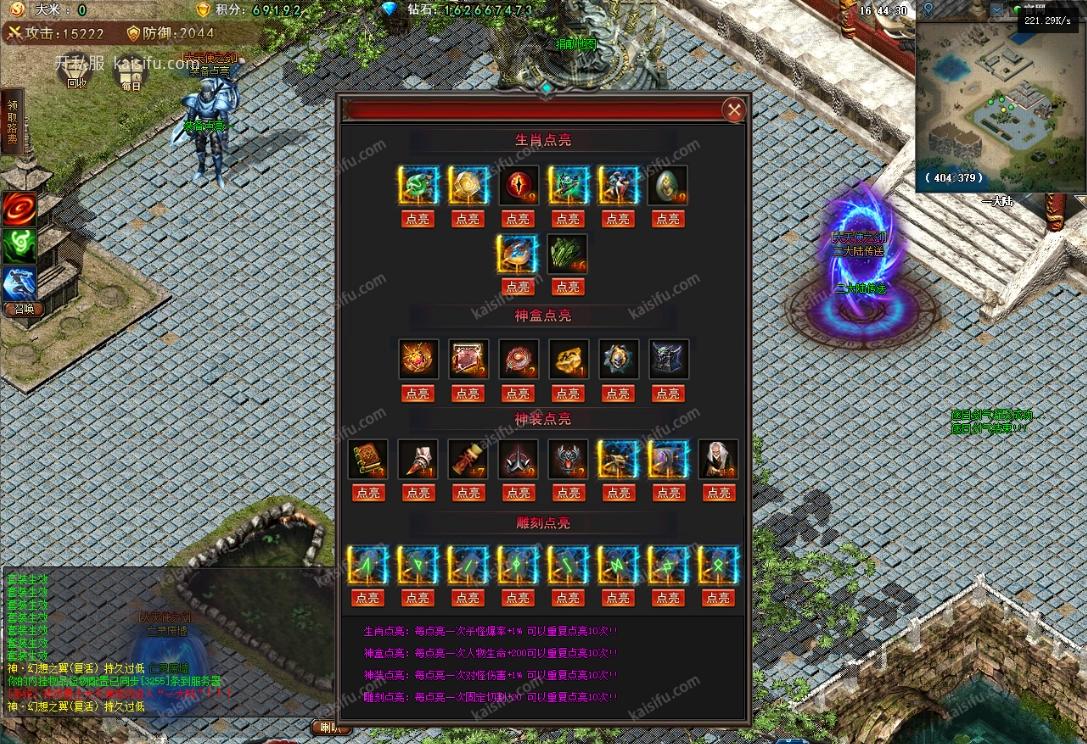
Task: Click 点亮 under the orange spellbook icon
Action: coord(368,493)
